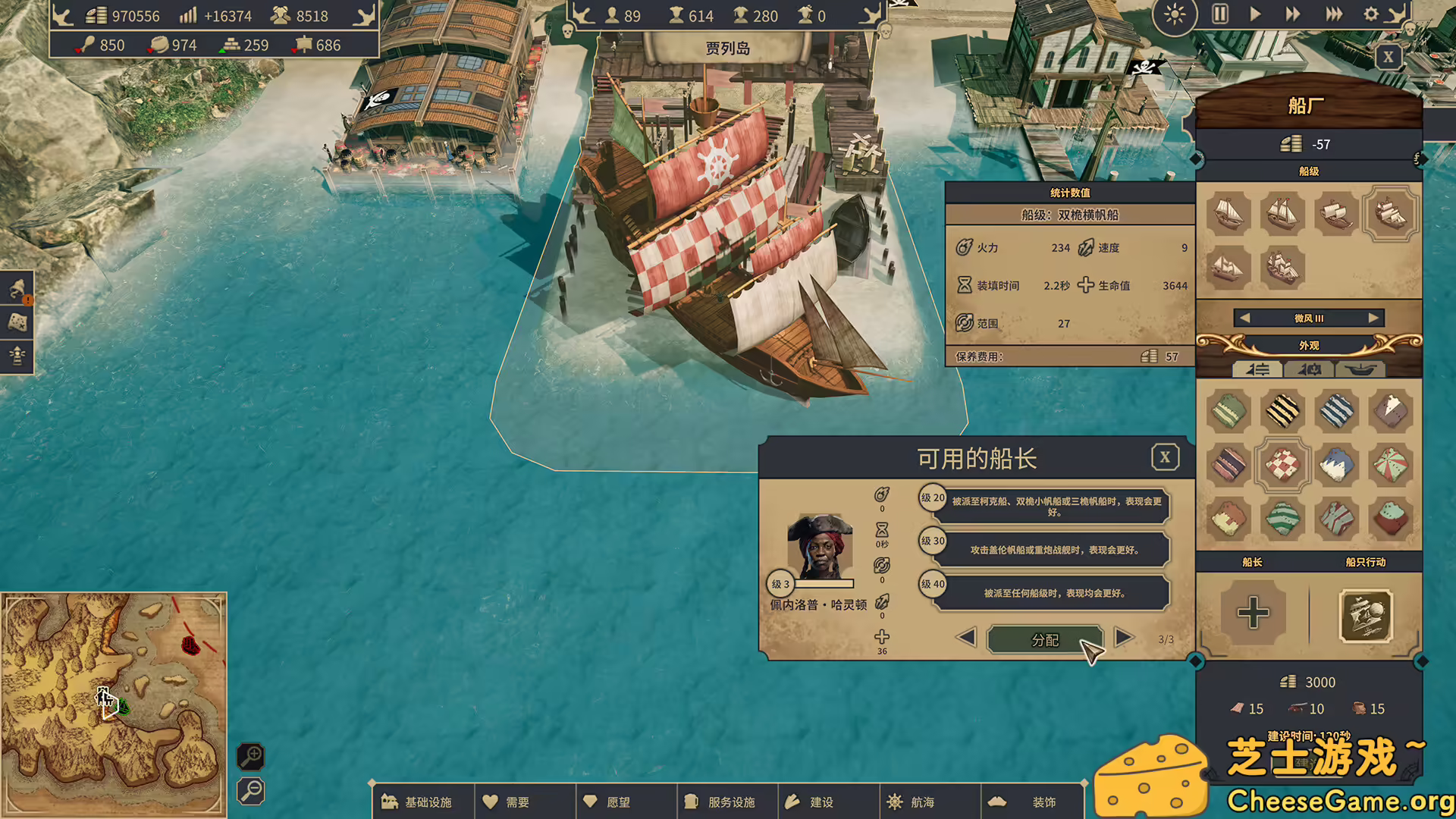Viewport: 1456px width, 819px height.
Task: Collapse shipyard panel via its edge diamond toggle
Action: point(1196,159)
